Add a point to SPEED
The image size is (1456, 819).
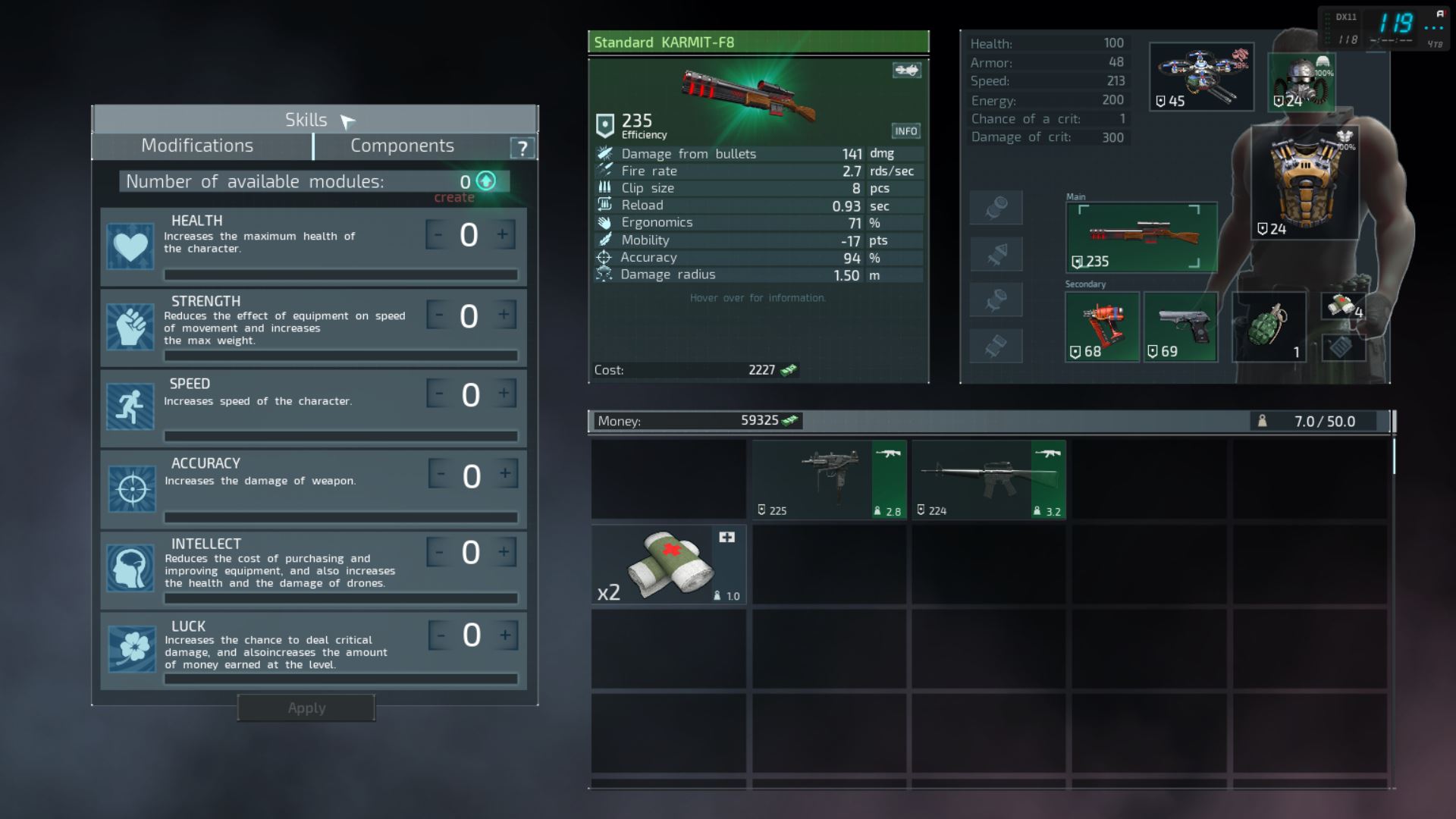(504, 394)
